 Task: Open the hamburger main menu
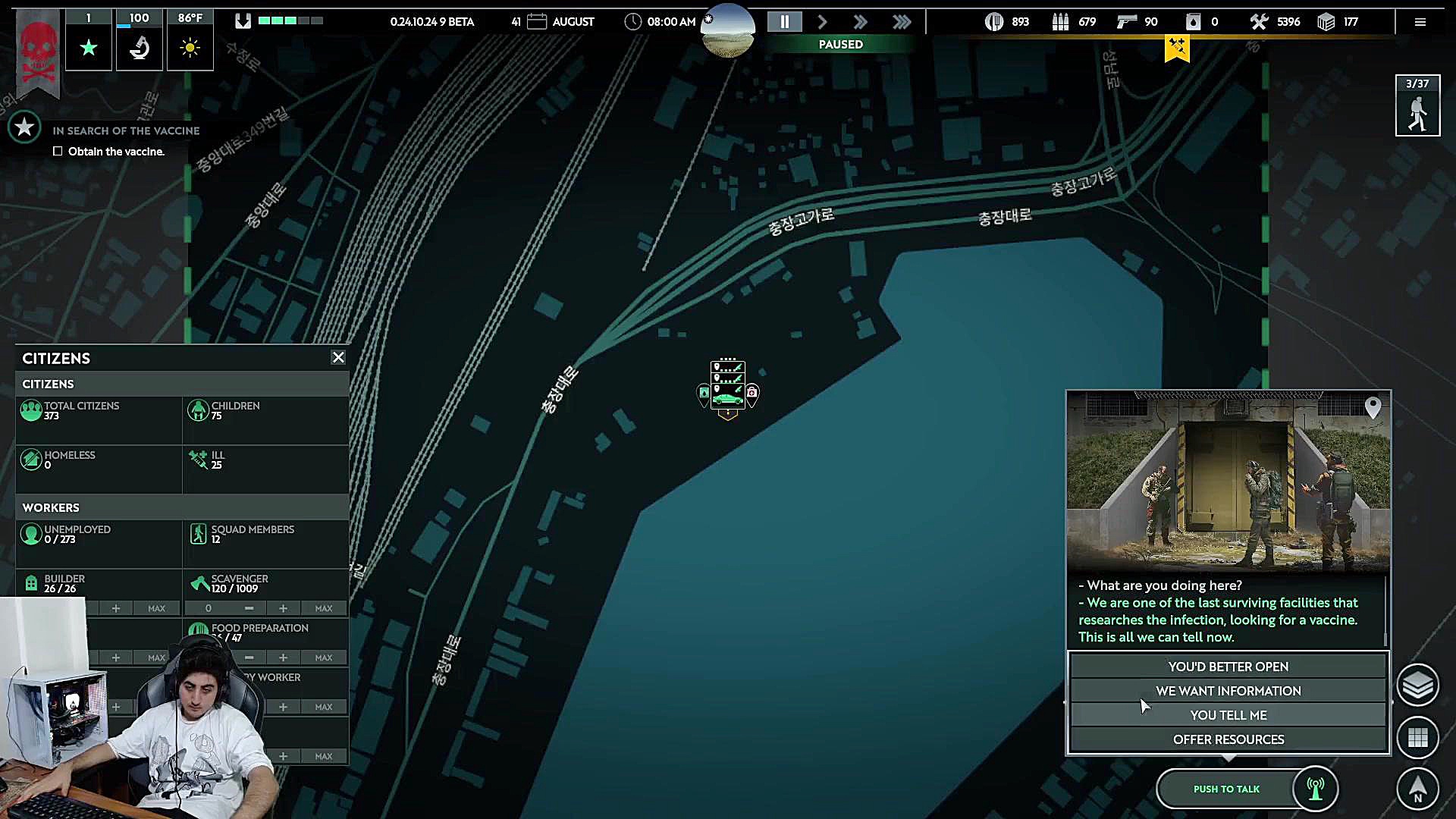click(x=1420, y=22)
